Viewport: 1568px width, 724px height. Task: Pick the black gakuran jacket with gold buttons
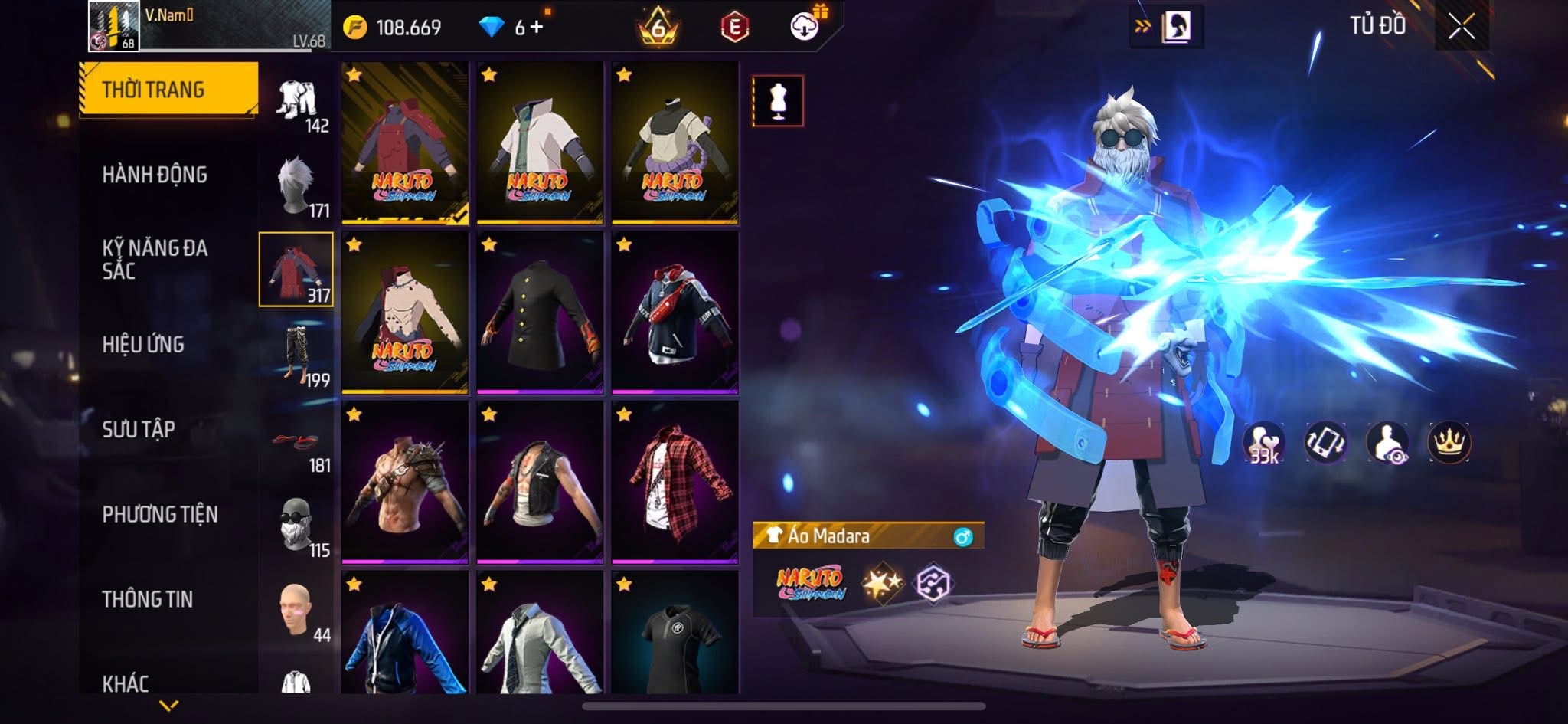pos(540,313)
